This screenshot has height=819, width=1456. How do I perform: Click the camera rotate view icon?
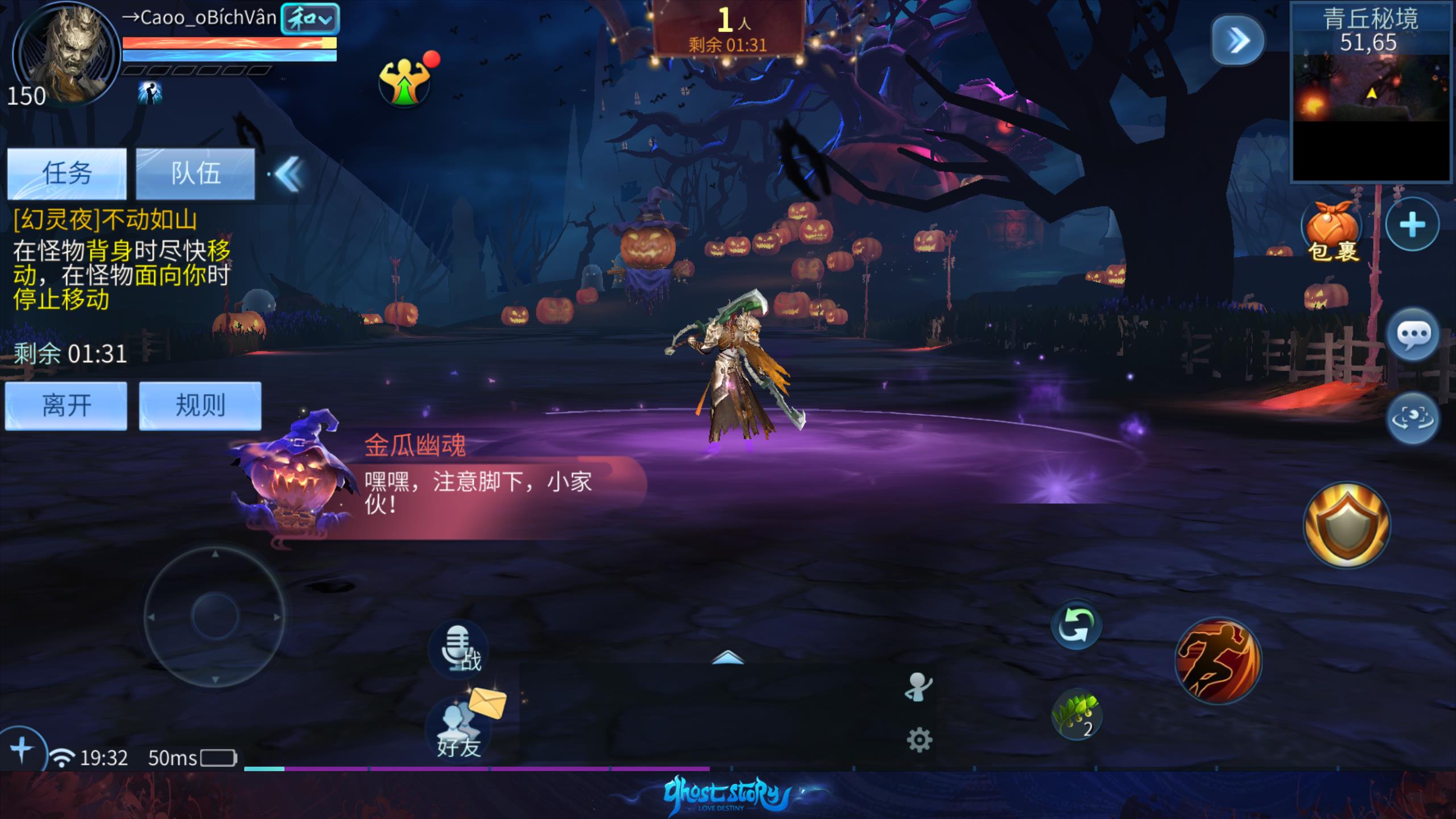click(1412, 419)
